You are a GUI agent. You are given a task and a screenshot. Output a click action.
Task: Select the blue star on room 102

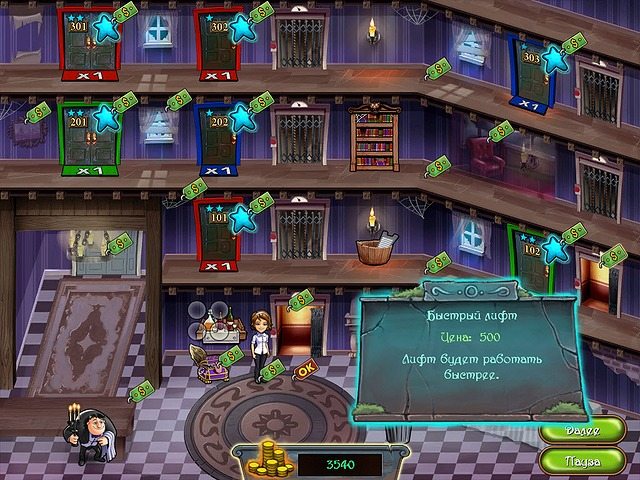[554, 250]
